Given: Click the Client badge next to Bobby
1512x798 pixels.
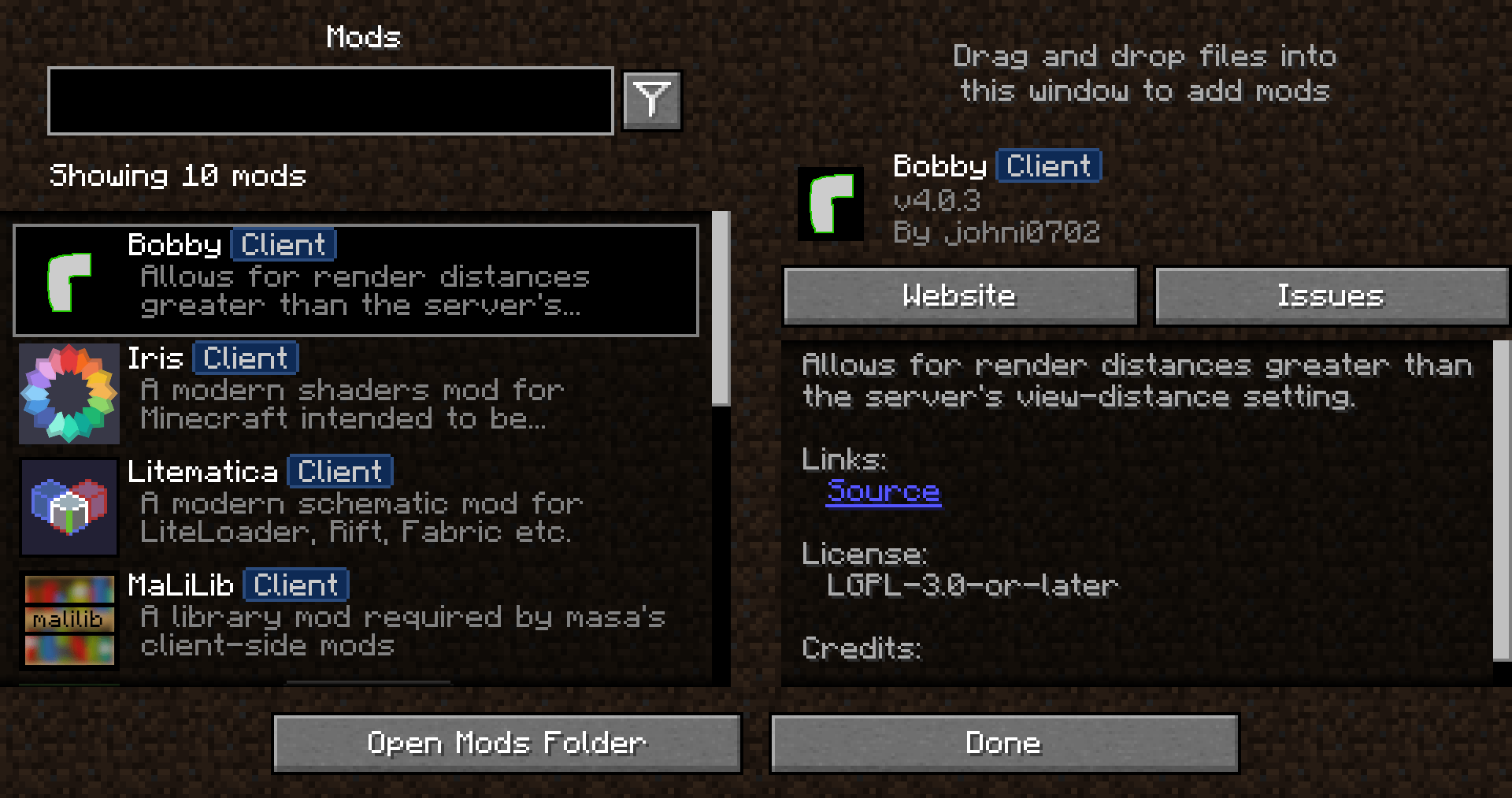Looking at the screenshot, I should tap(285, 245).
